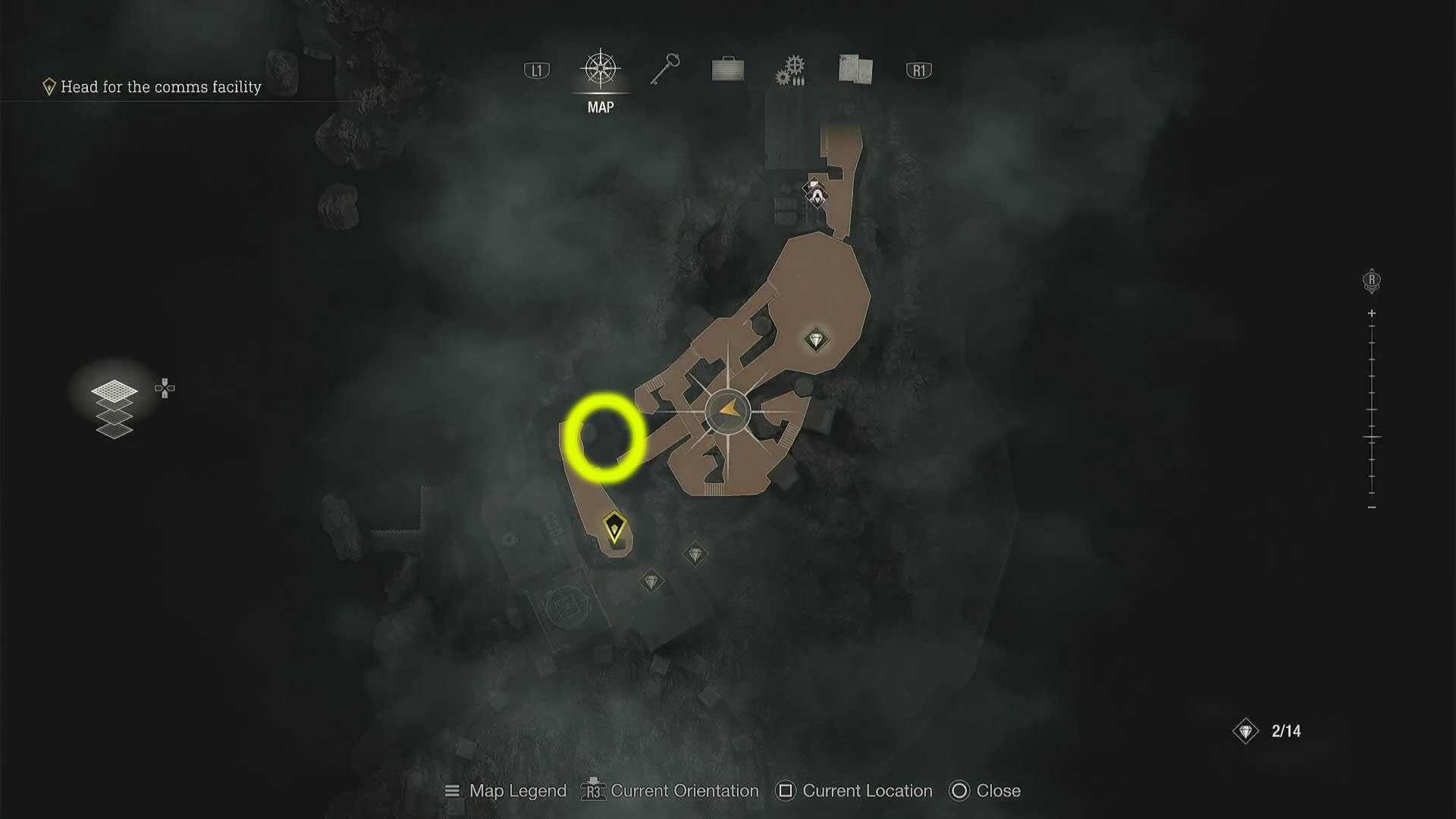Click the R reset-view compass icon above the slider
Image resolution: width=1456 pixels, height=819 pixels.
(x=1370, y=281)
